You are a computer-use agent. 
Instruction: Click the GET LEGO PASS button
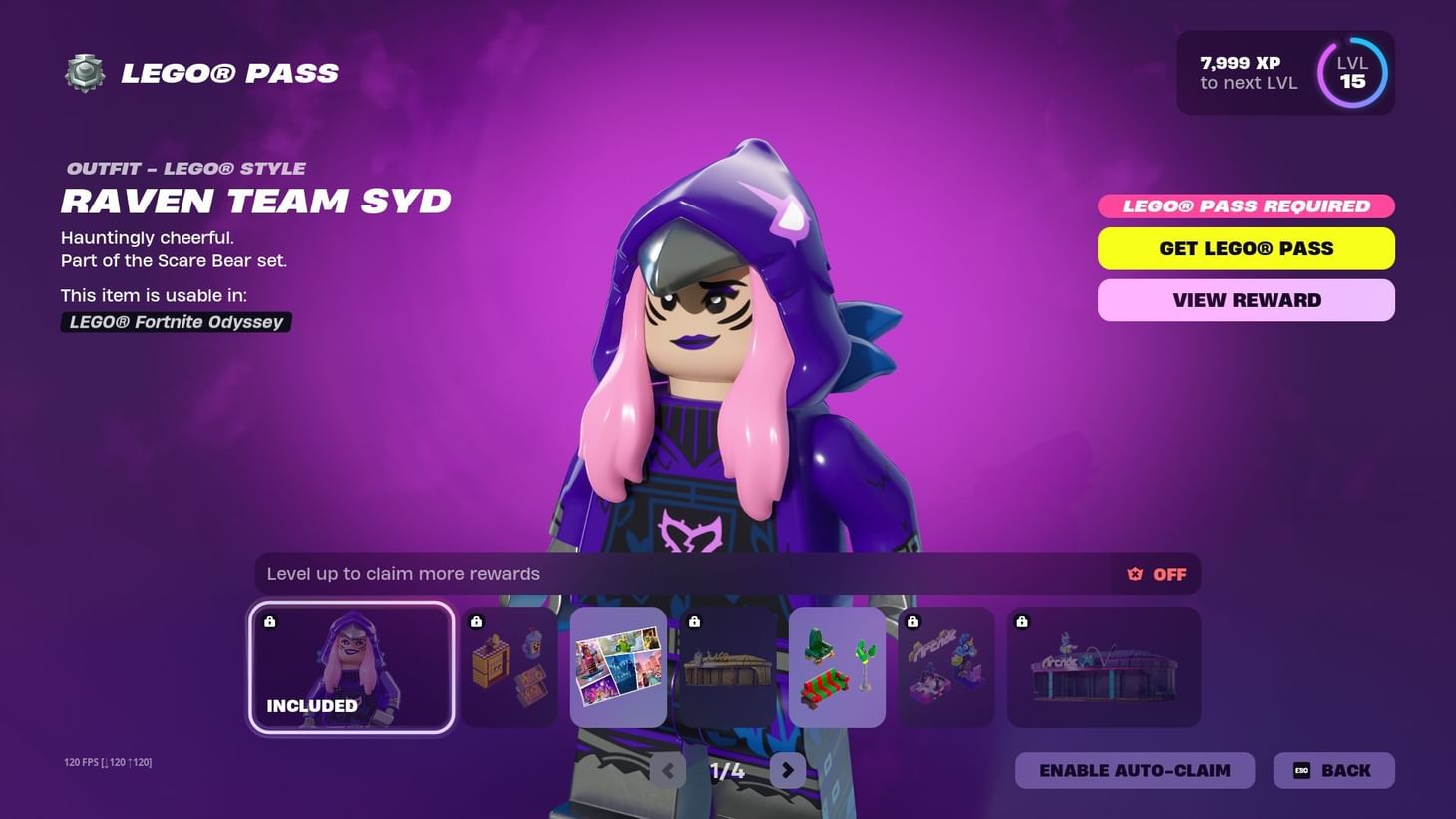point(1246,247)
